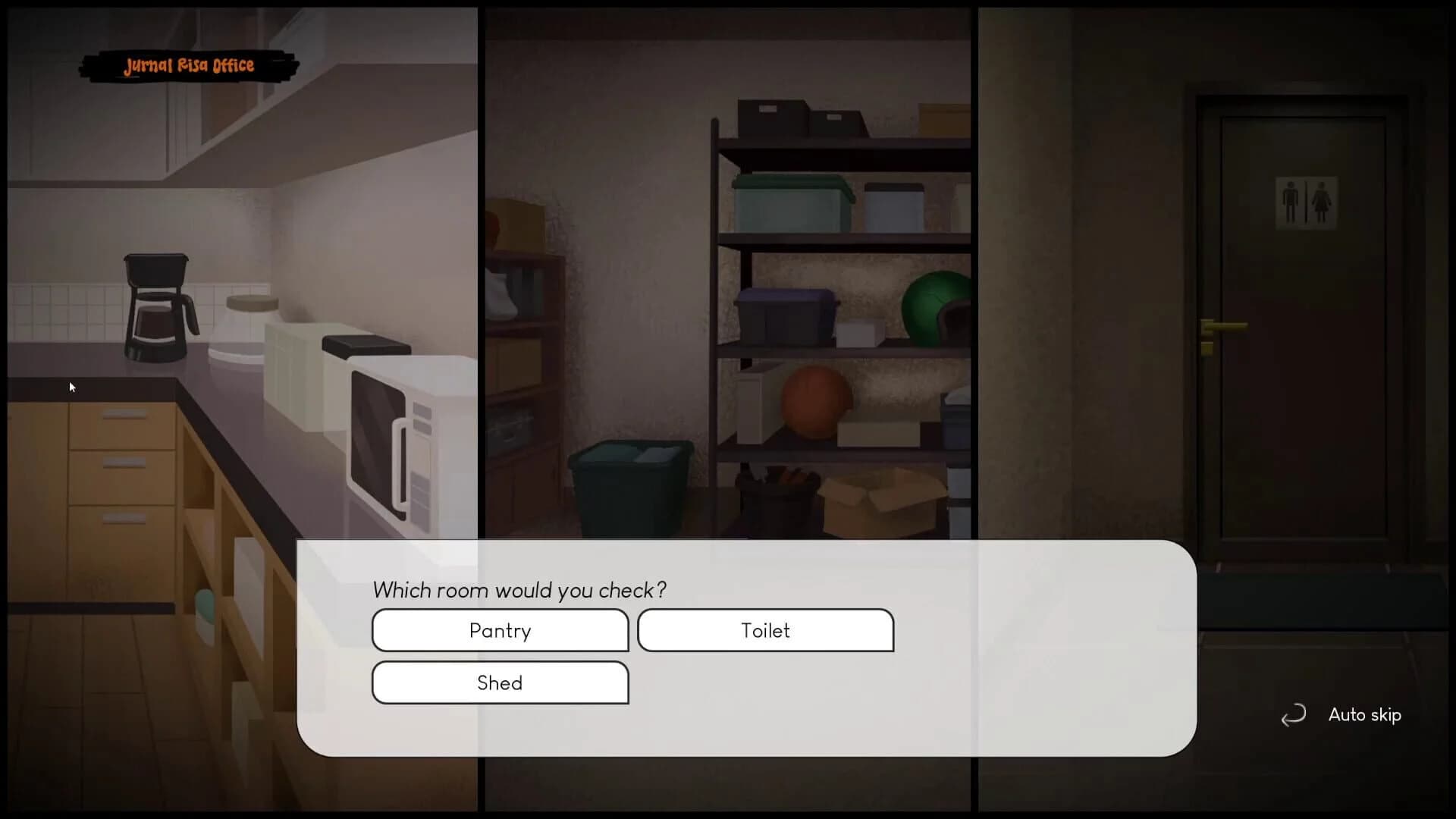This screenshot has width=1456, height=819.
Task: Select the toilet preview panel on the right
Action: (1213, 265)
